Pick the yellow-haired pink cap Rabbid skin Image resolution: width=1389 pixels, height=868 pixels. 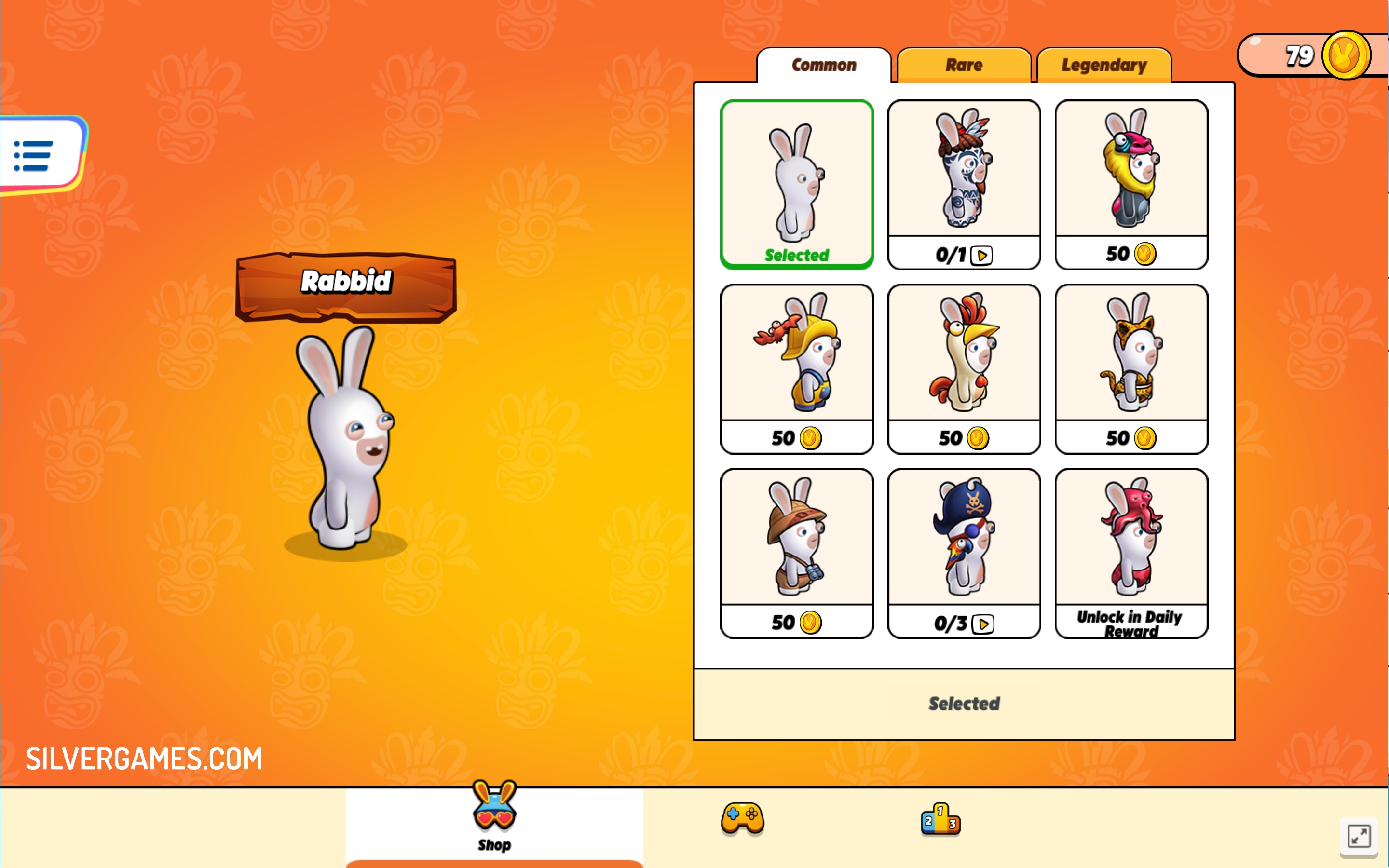tap(1131, 184)
